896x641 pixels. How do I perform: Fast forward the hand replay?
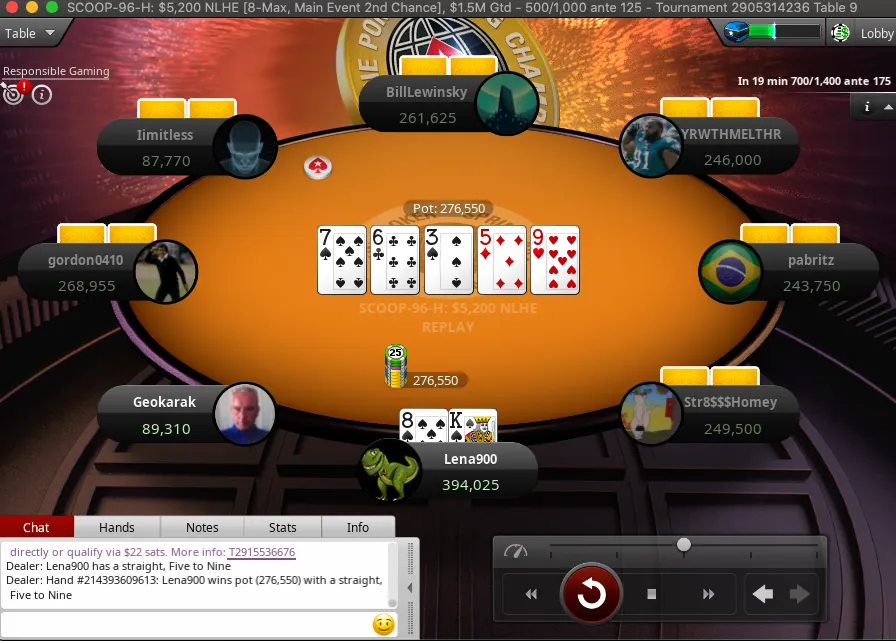[708, 594]
